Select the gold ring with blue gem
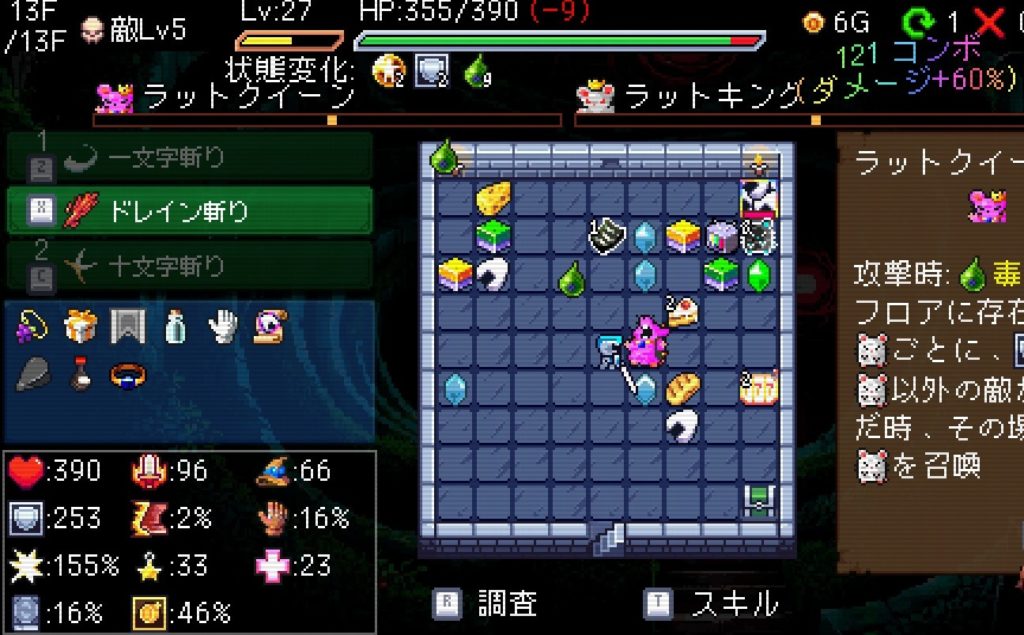Viewport: 1024px width, 635px height. tap(127, 374)
